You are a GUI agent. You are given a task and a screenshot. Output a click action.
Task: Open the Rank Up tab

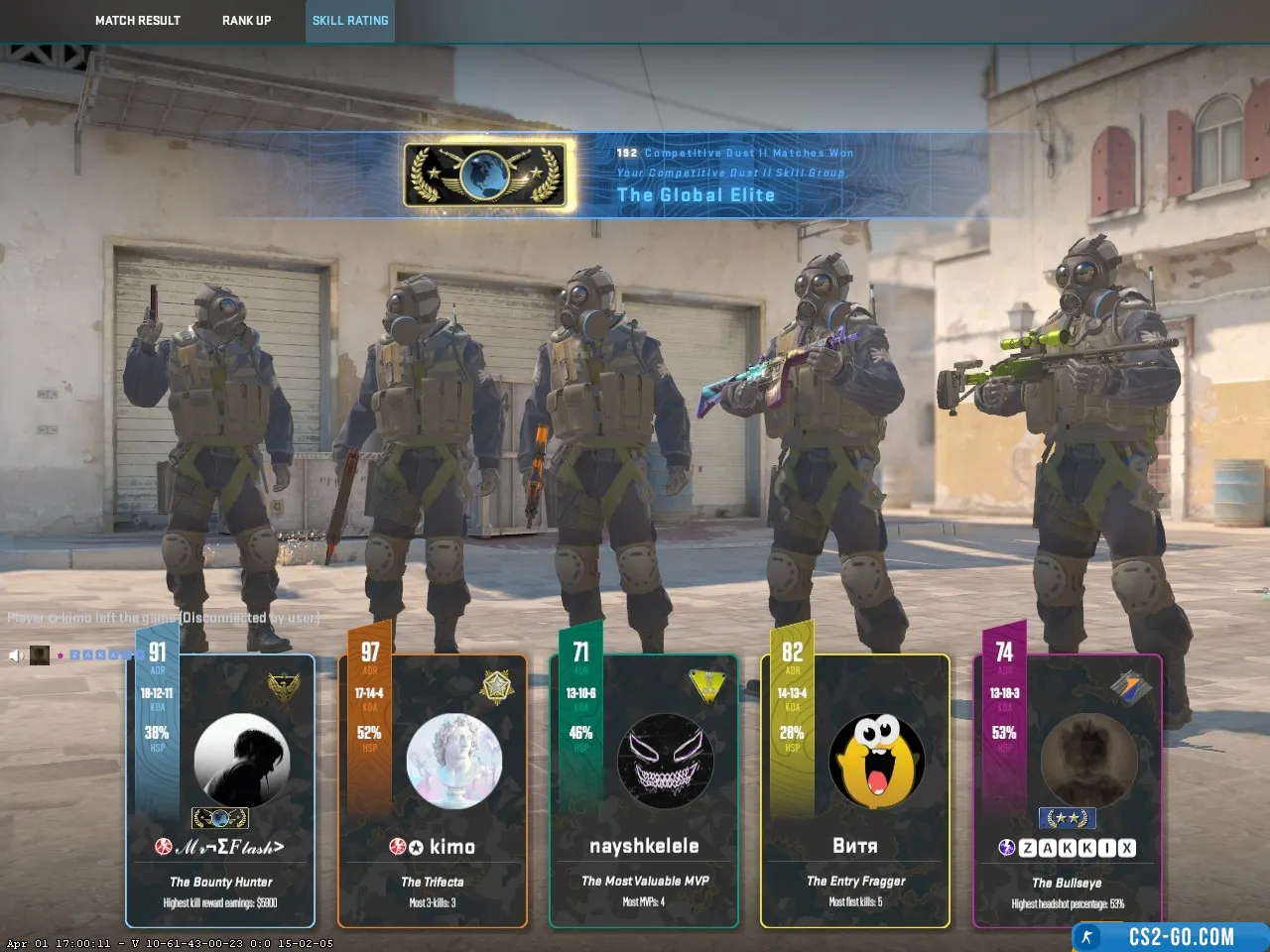pyautogui.click(x=246, y=21)
